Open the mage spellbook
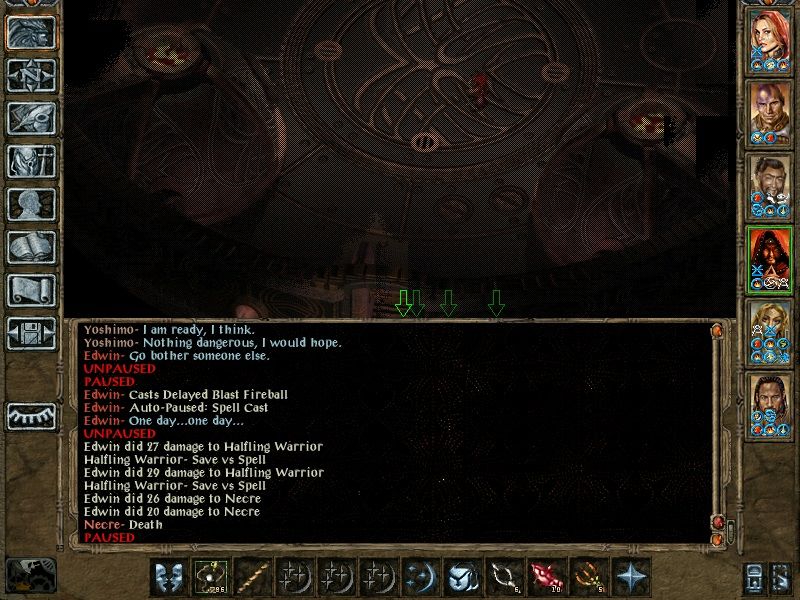 tap(32, 247)
